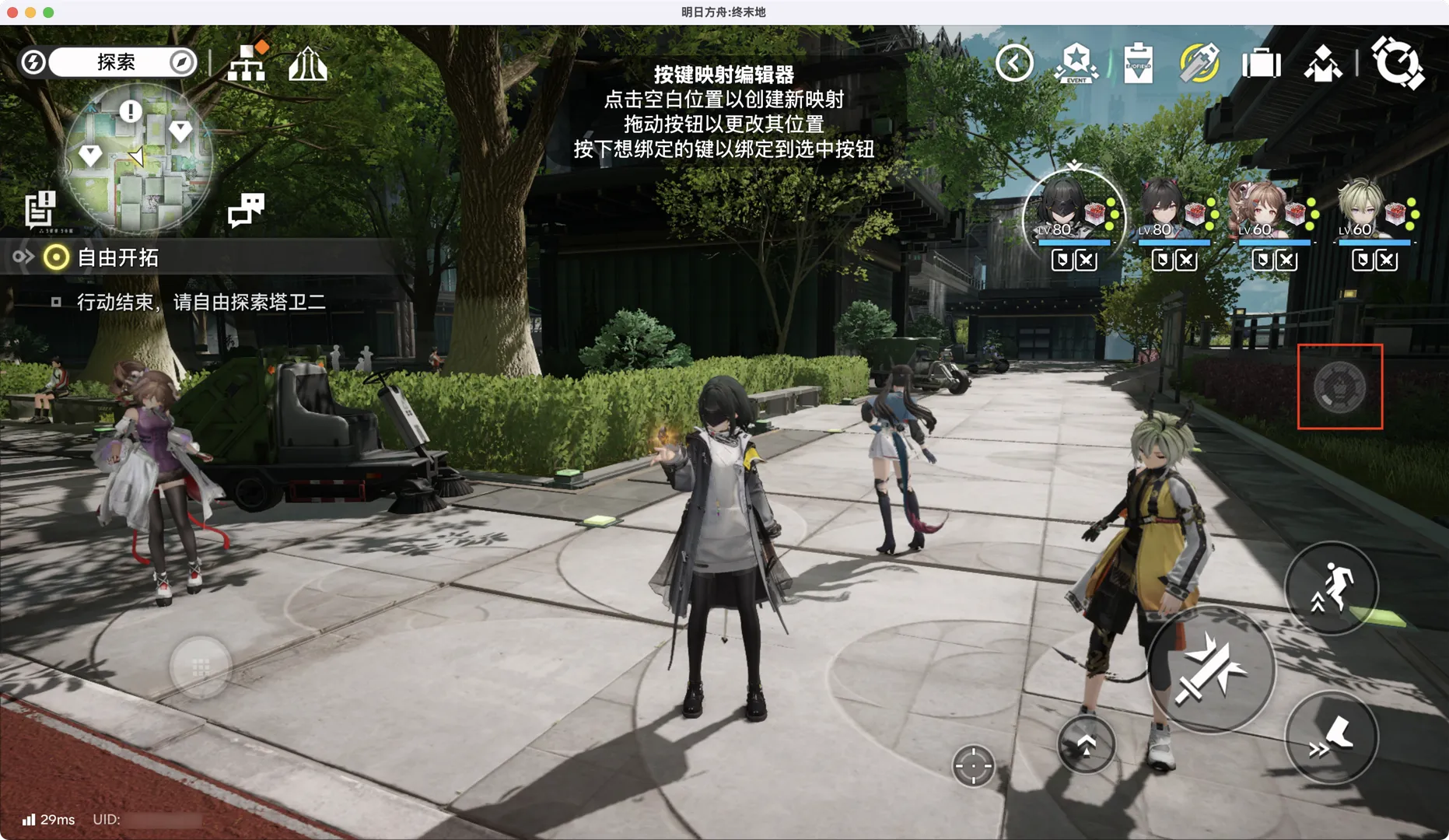
Task: Click the circular back arrow icon
Action: tap(1014, 63)
